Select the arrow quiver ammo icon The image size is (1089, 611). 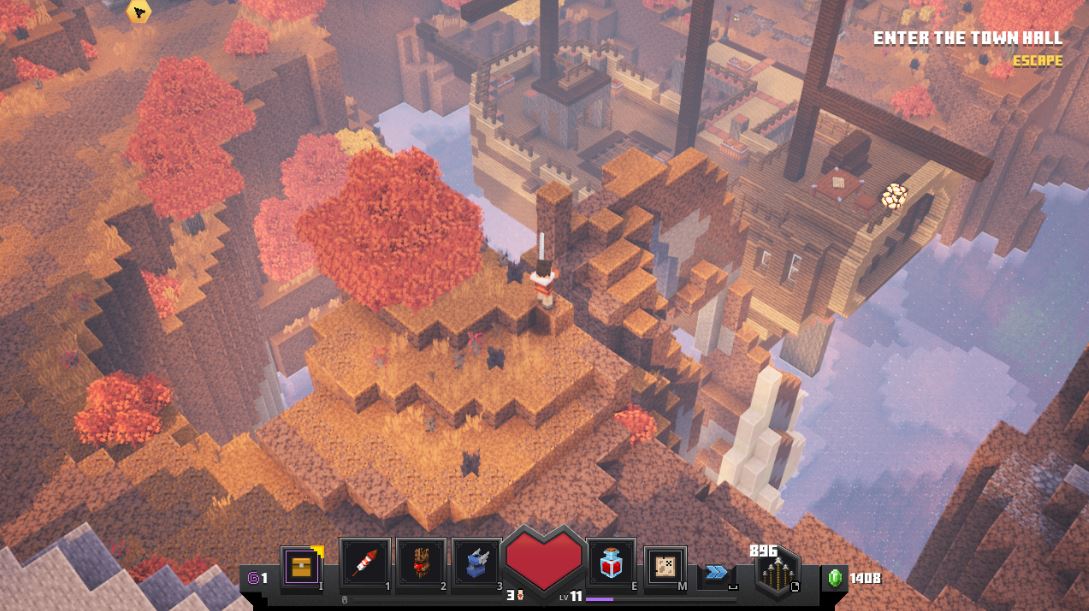774,574
